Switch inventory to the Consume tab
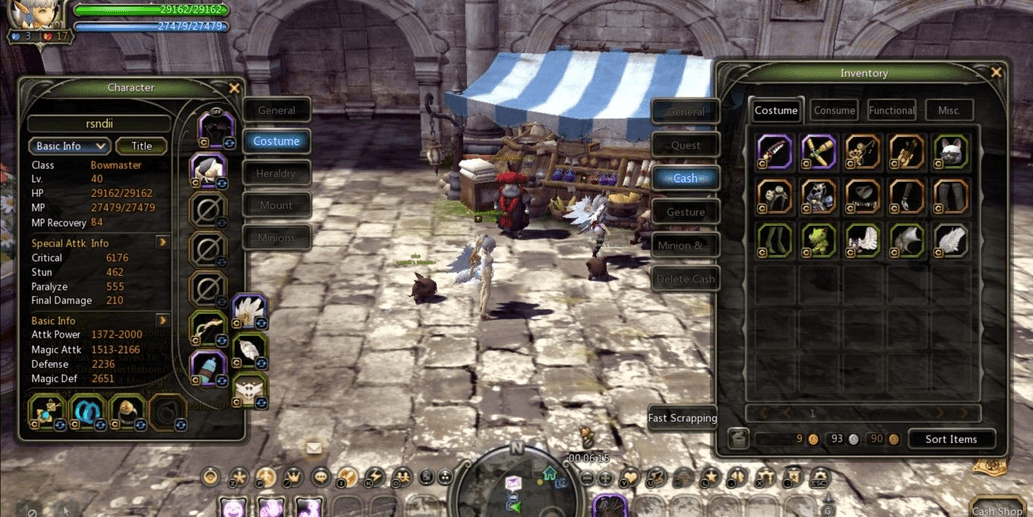1033x517 pixels. pos(834,110)
